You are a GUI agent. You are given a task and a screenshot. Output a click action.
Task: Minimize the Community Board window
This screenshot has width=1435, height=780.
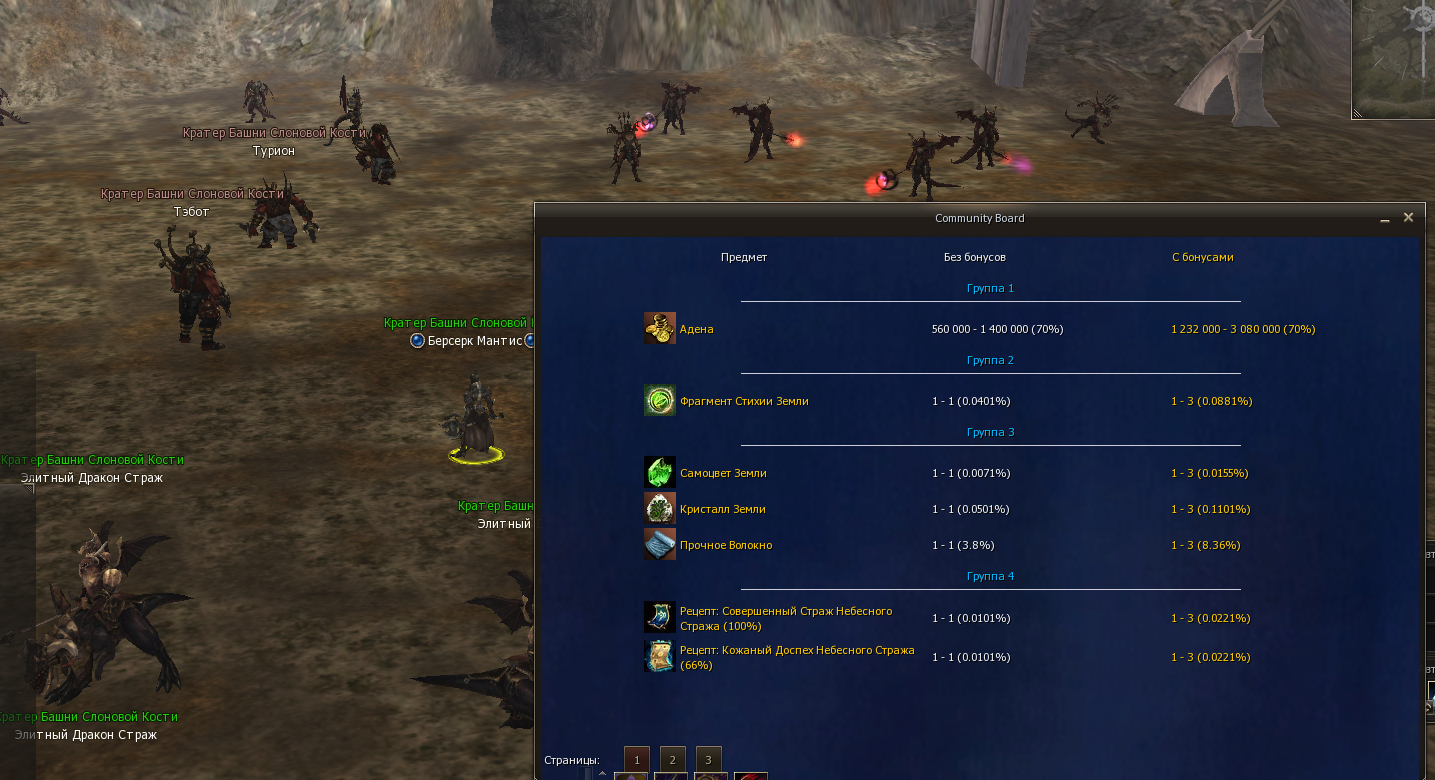(x=1385, y=218)
